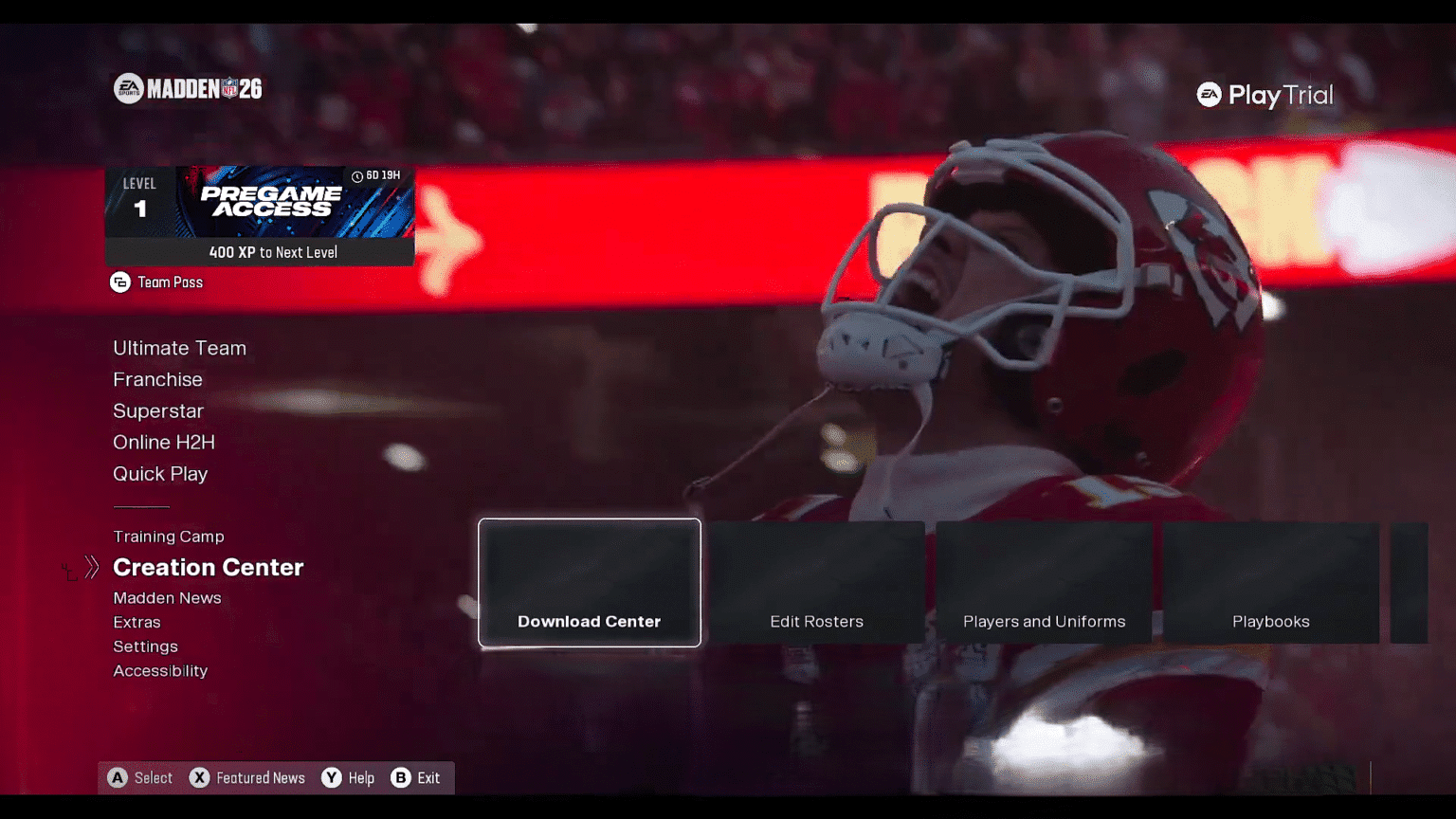Open Players and Uniforms
1456x819 pixels.
[x=1044, y=583]
